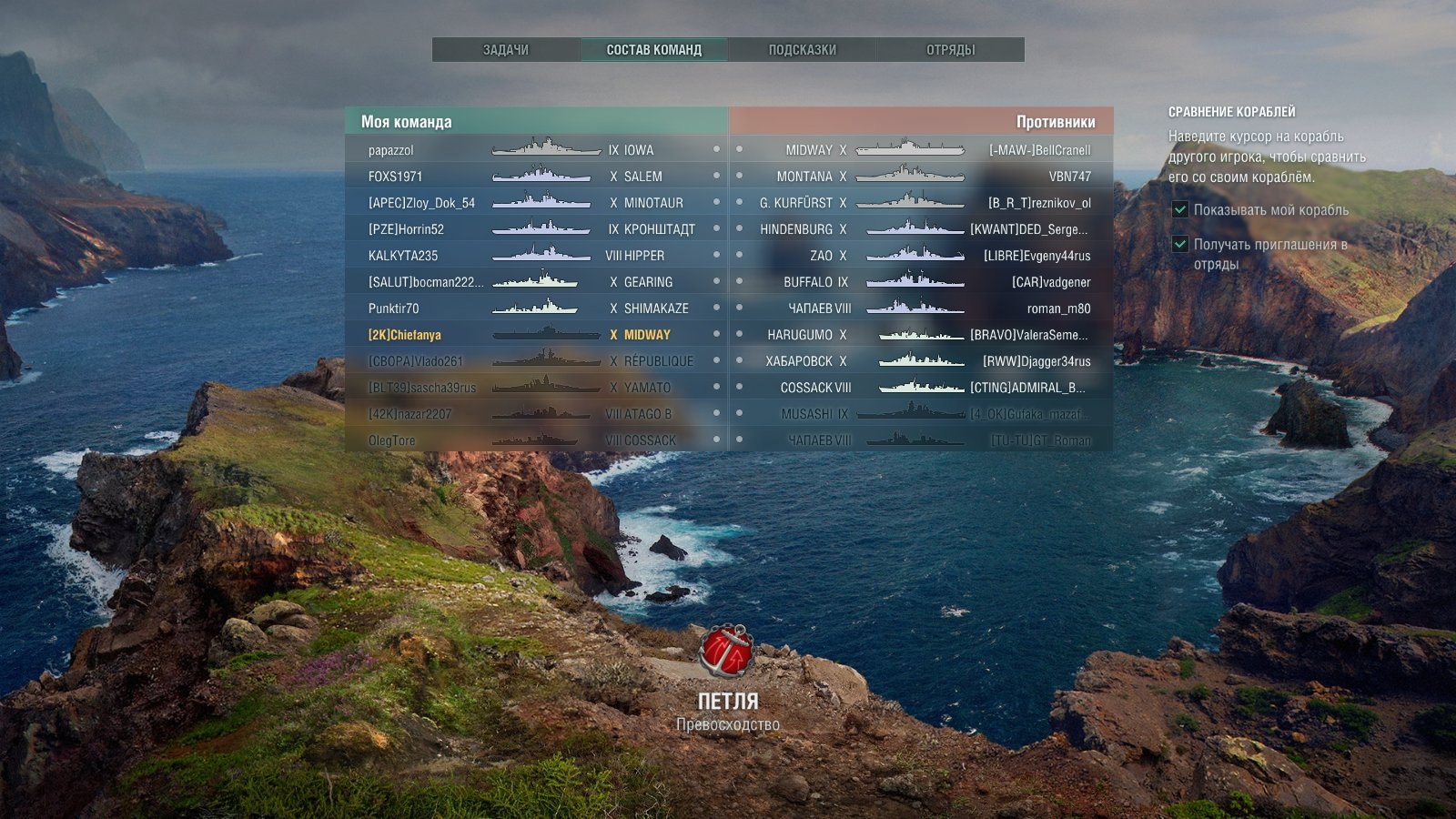Choose FOXS1971's SALEM row
Viewport: 1456px width, 819px height.
(536, 177)
